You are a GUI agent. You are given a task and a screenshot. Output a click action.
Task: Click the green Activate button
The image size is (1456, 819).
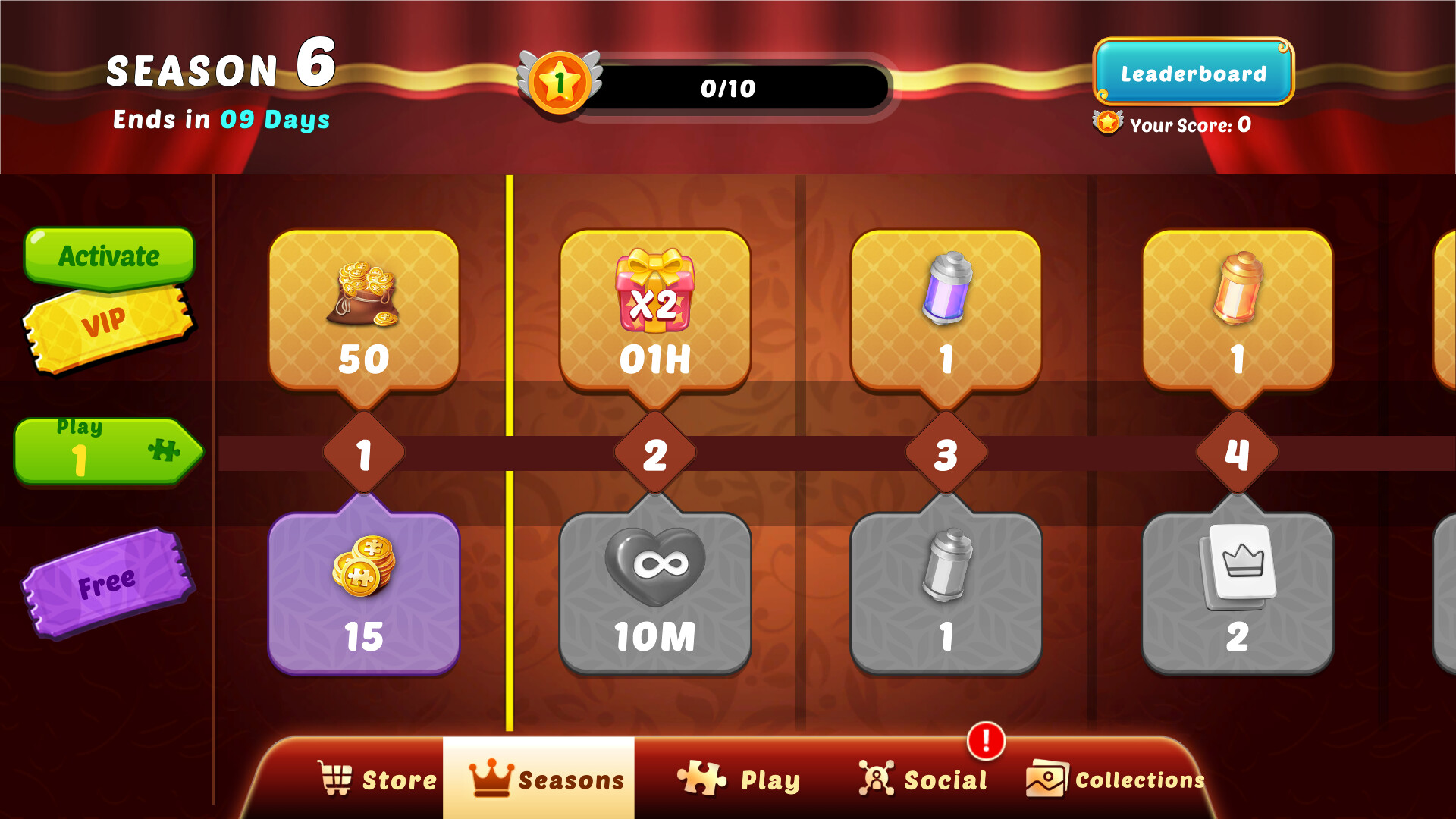(x=108, y=256)
